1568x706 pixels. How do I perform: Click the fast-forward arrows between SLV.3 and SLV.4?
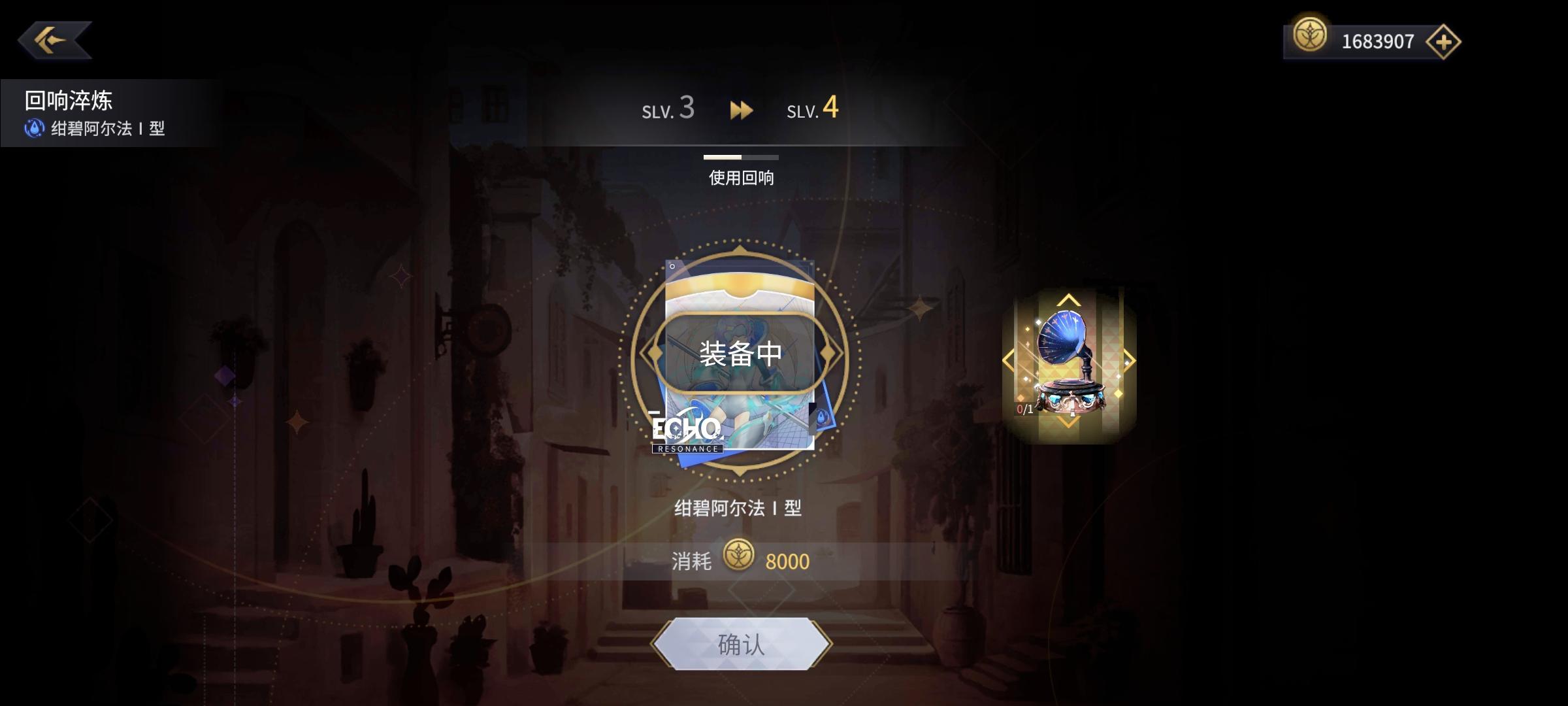pyautogui.click(x=742, y=110)
